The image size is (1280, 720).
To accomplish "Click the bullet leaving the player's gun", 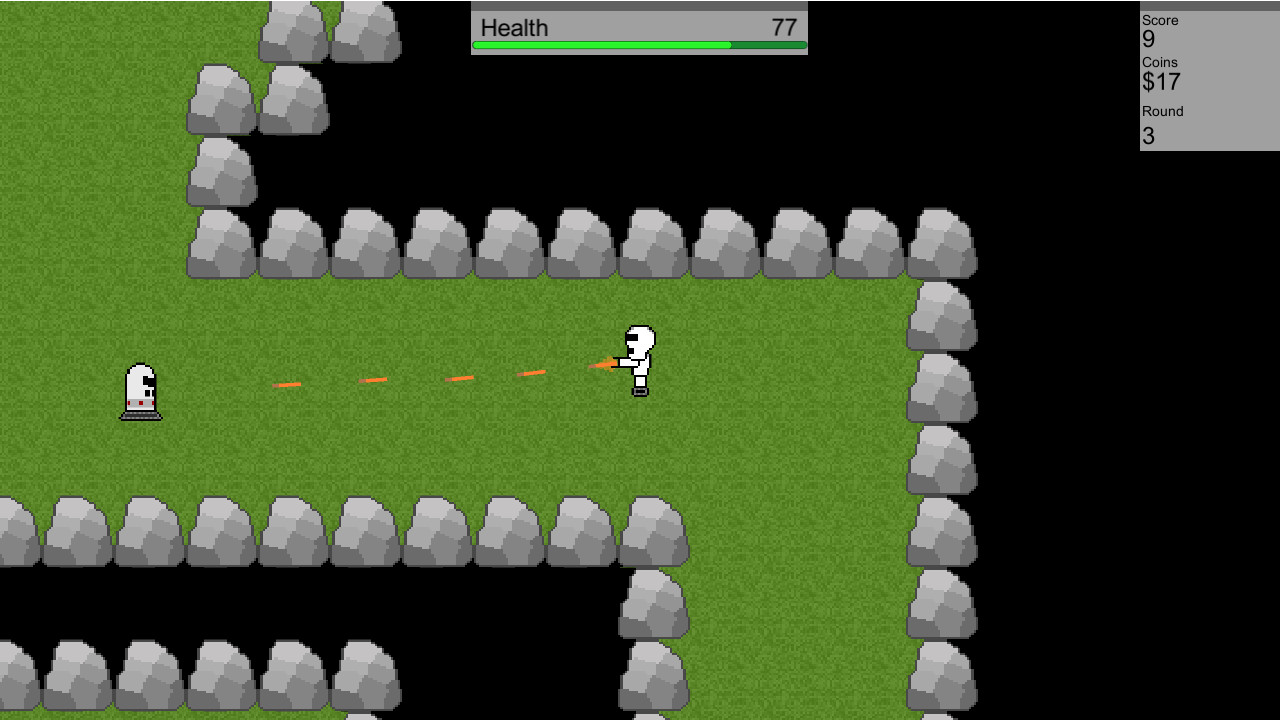I will pos(605,365).
